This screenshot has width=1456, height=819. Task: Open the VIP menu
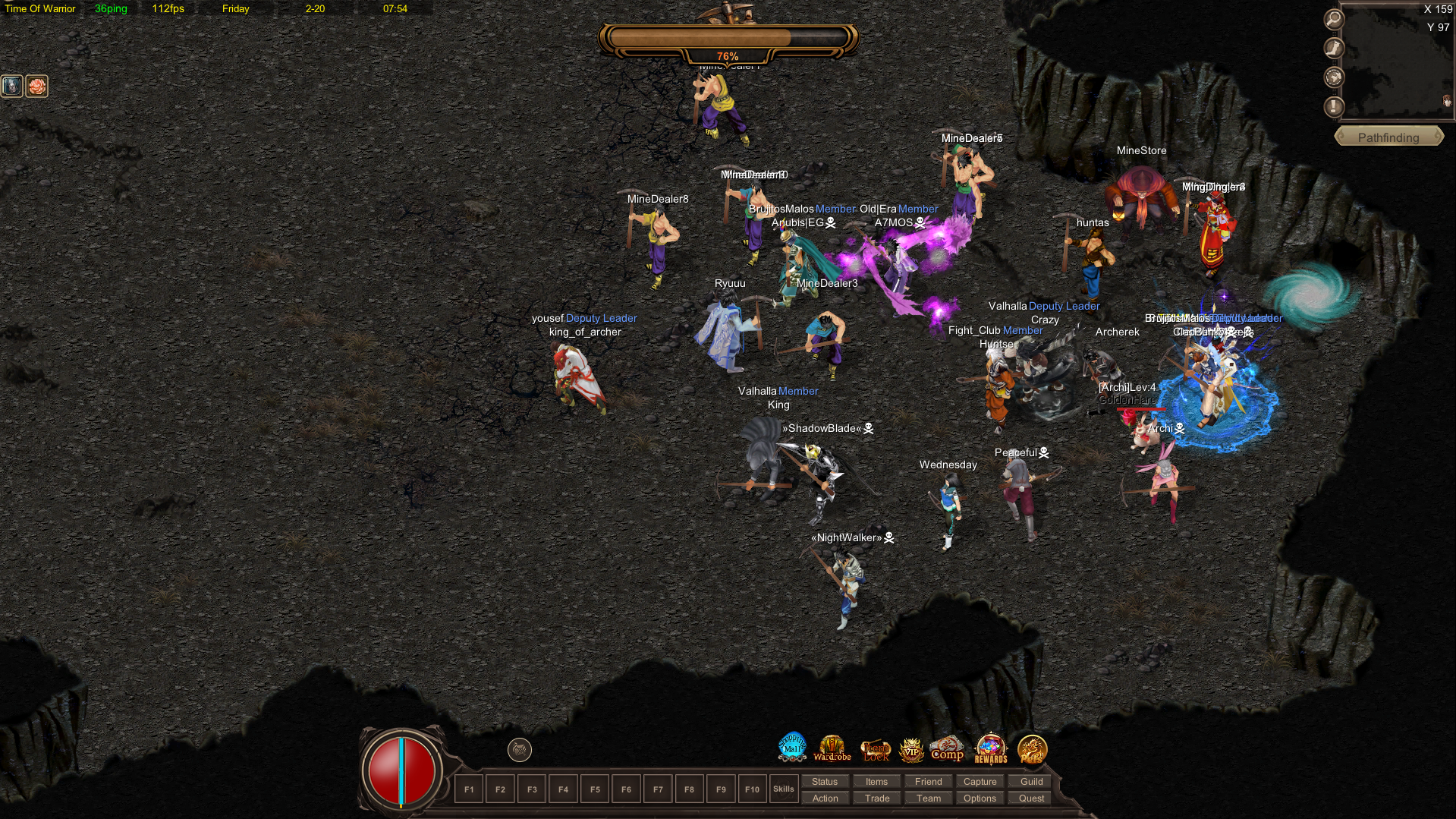point(911,750)
